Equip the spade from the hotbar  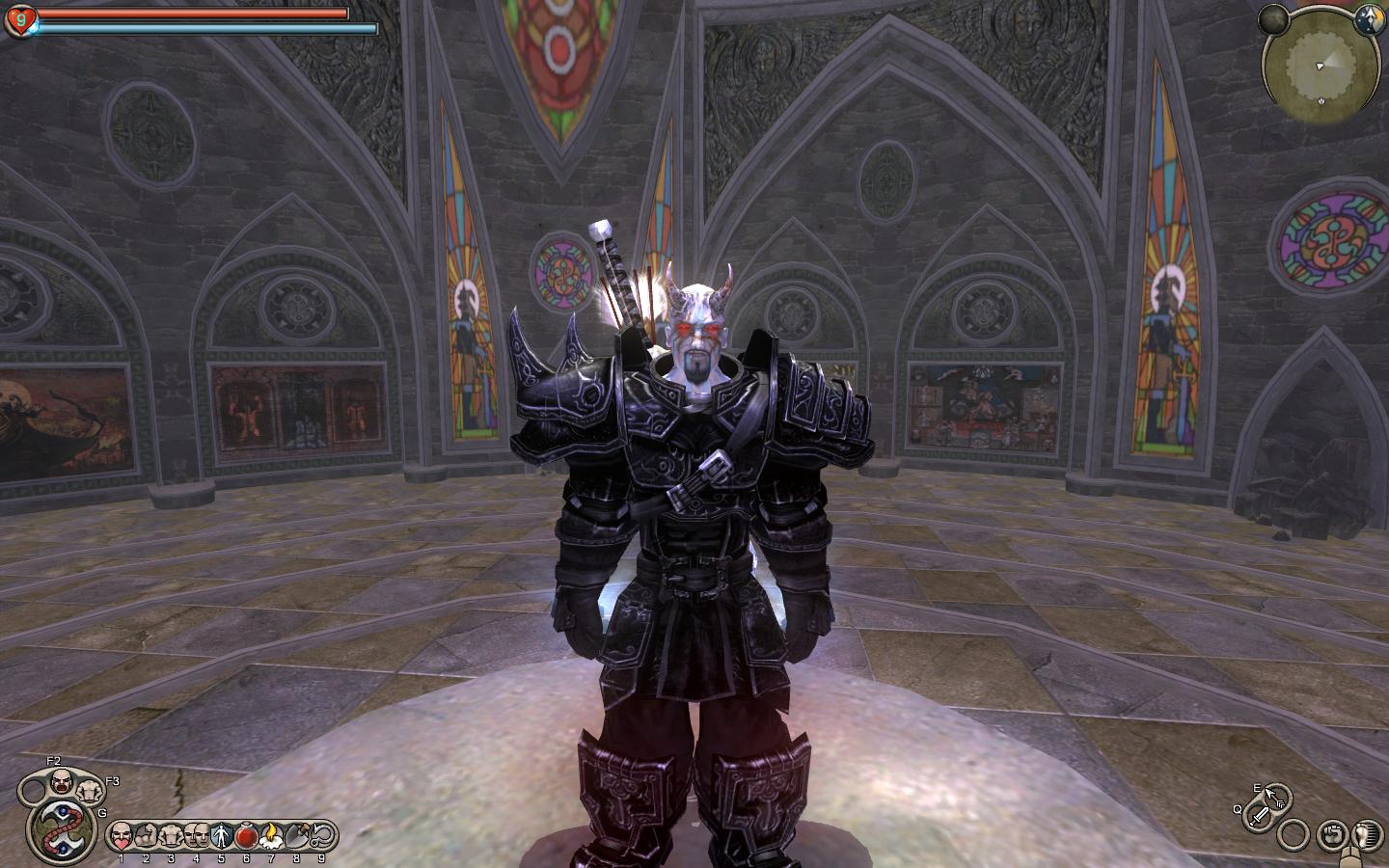coord(296,834)
